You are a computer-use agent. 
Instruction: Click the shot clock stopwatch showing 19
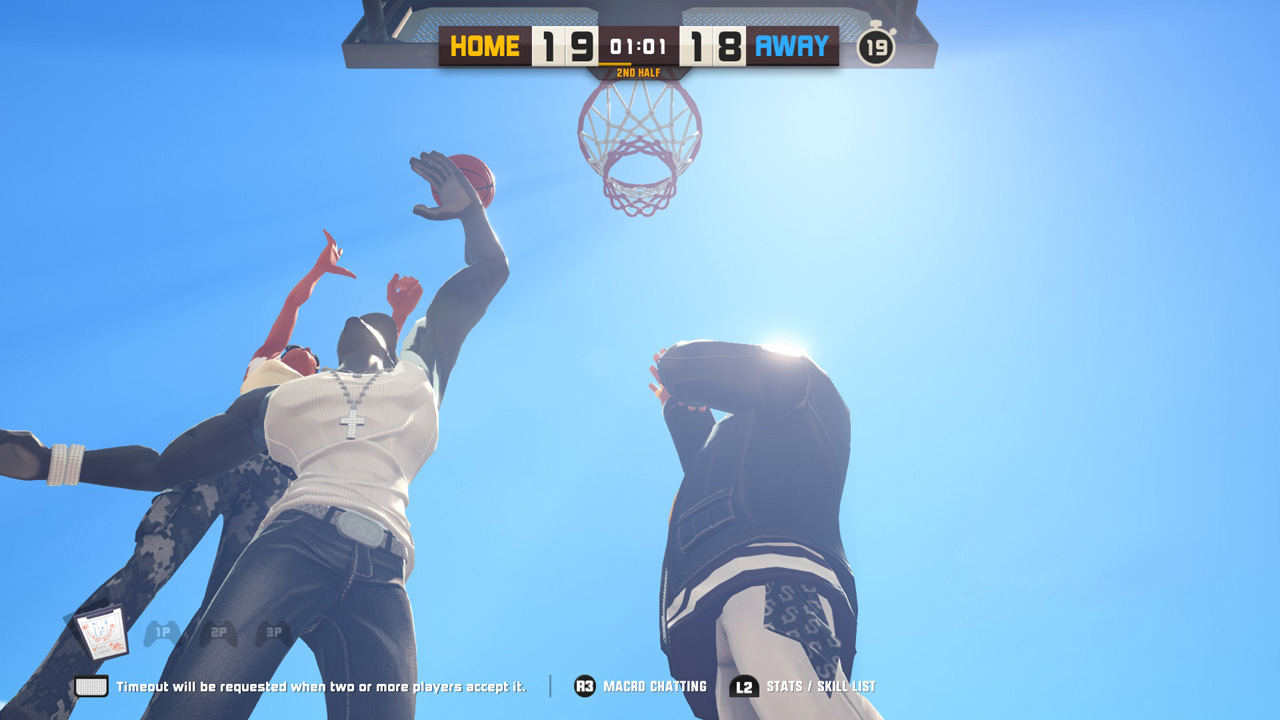[x=879, y=46]
